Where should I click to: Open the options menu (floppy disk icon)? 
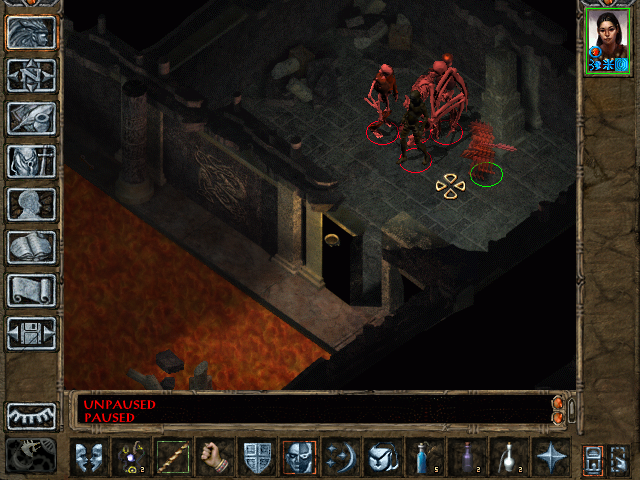point(32,333)
